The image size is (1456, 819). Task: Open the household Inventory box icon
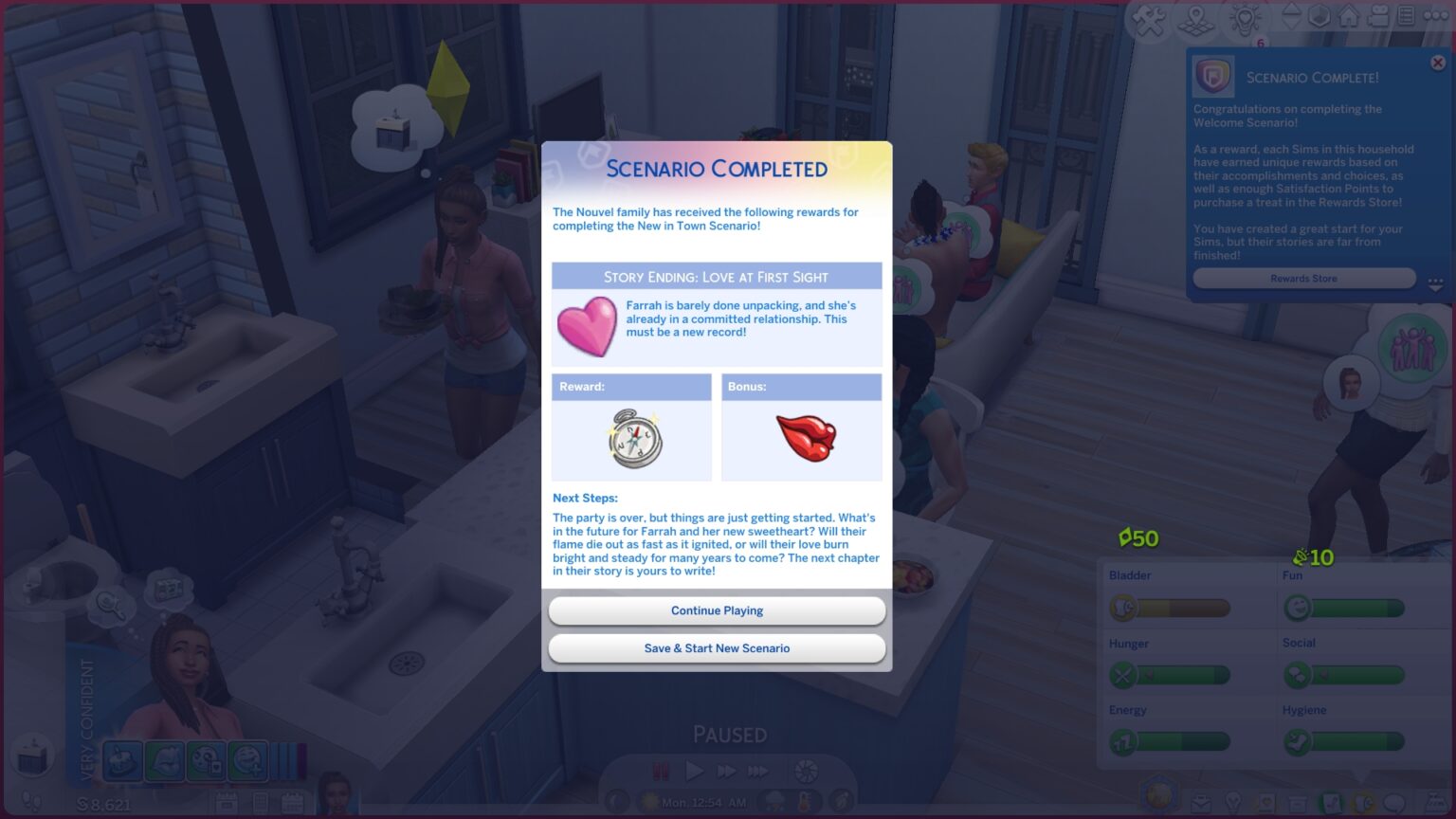tap(1297, 802)
